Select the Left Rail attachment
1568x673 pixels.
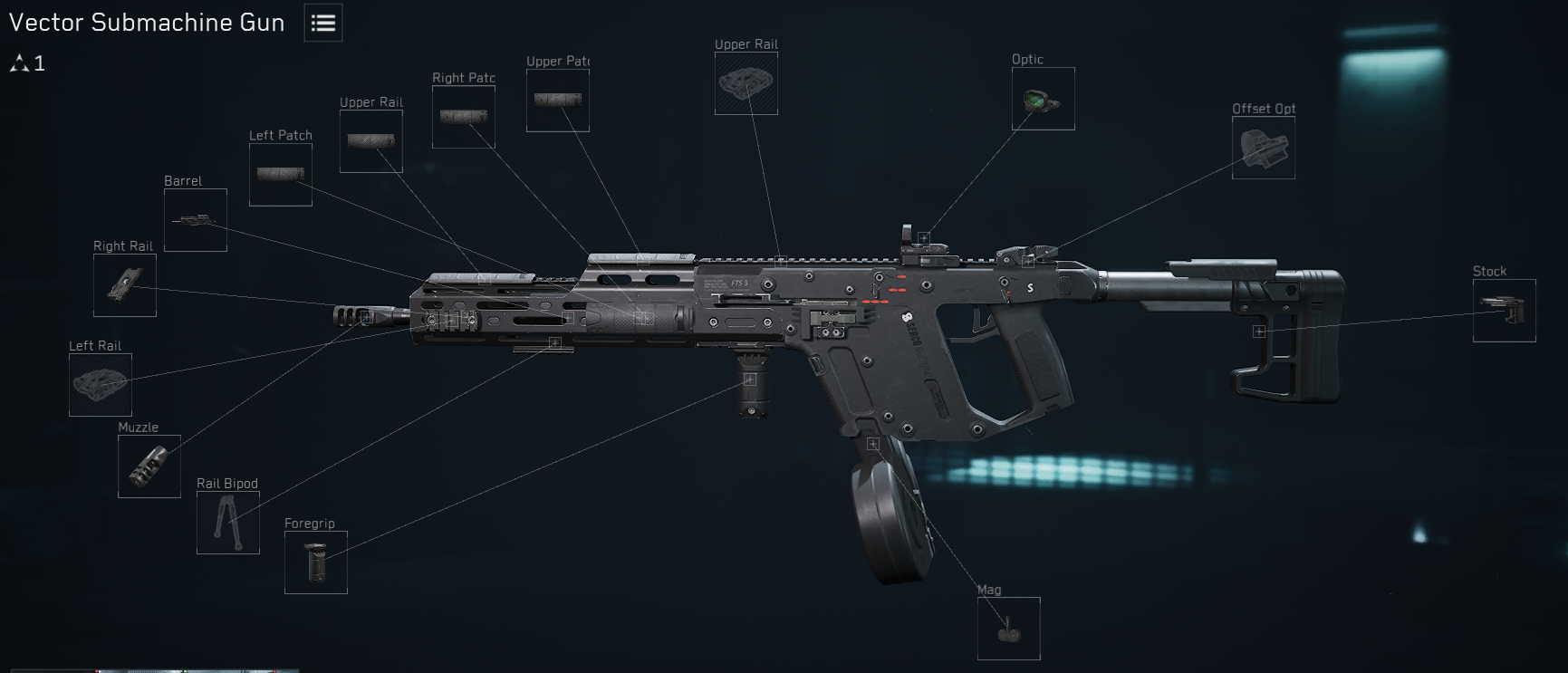(x=100, y=385)
